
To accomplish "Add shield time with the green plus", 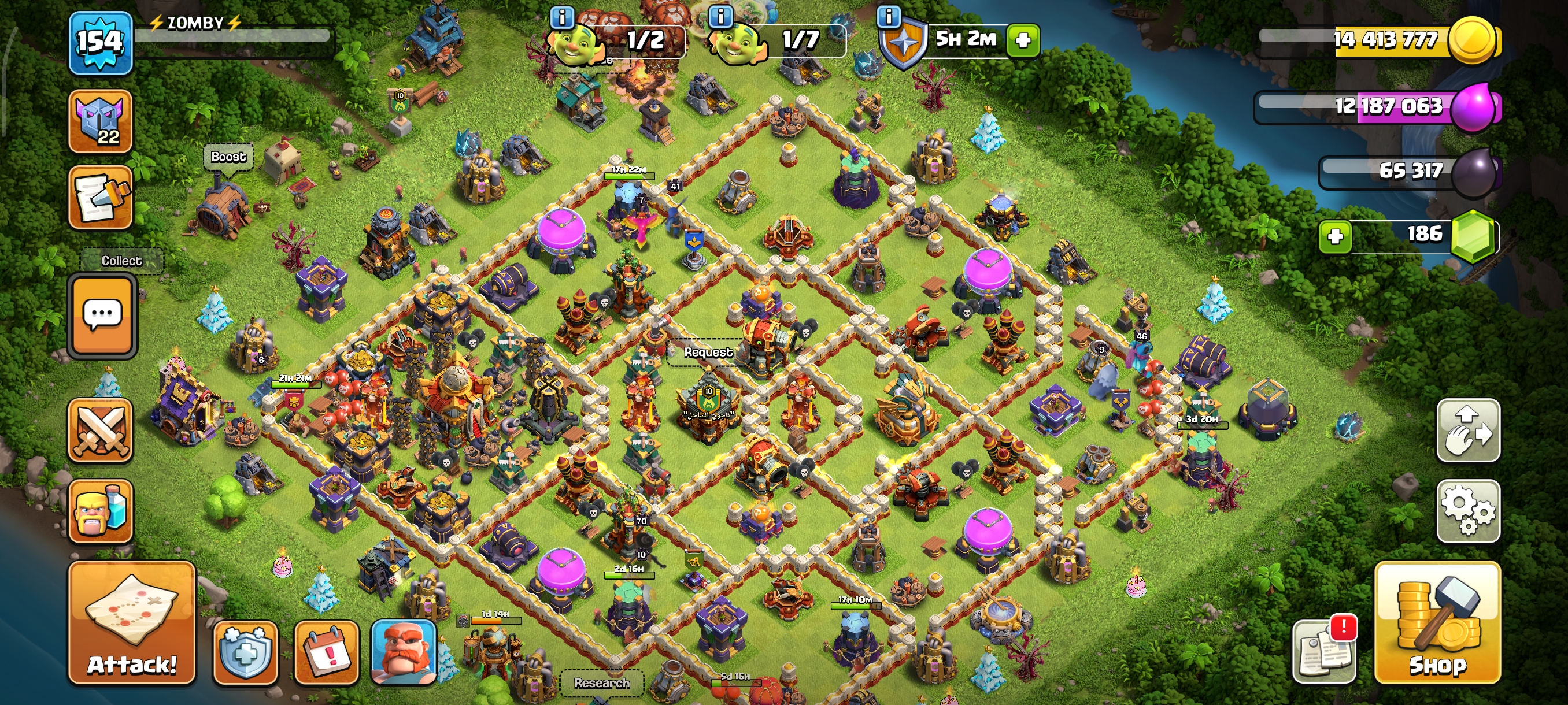I will pyautogui.click(x=1023, y=41).
